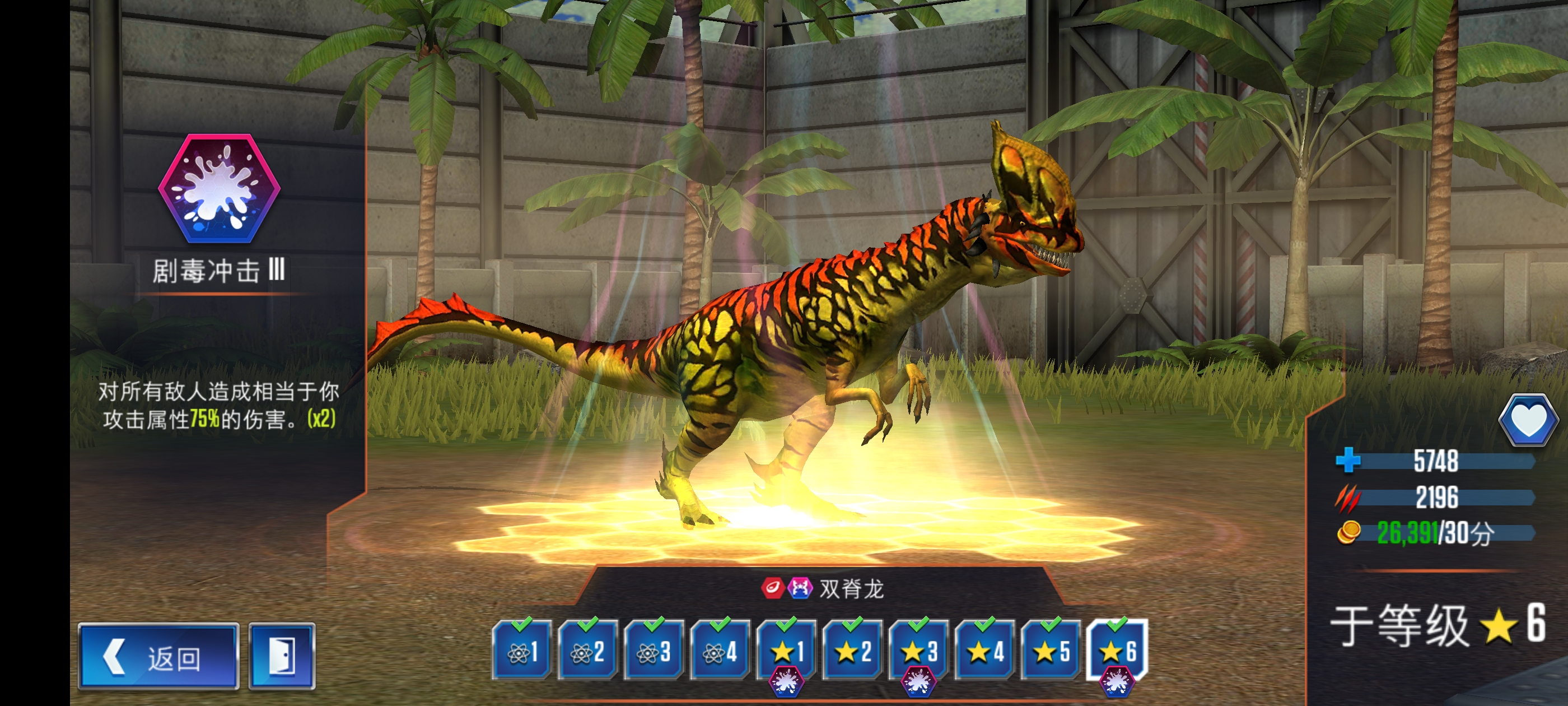Select the atom level 1 stage
Image resolution: width=1568 pixels, height=706 pixels.
tap(522, 651)
